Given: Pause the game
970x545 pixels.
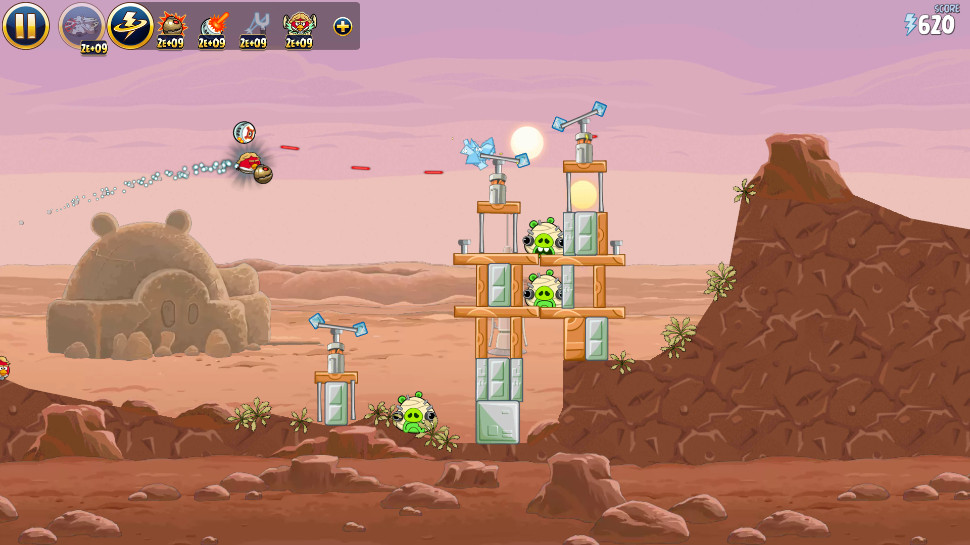Looking at the screenshot, I should tap(25, 25).
